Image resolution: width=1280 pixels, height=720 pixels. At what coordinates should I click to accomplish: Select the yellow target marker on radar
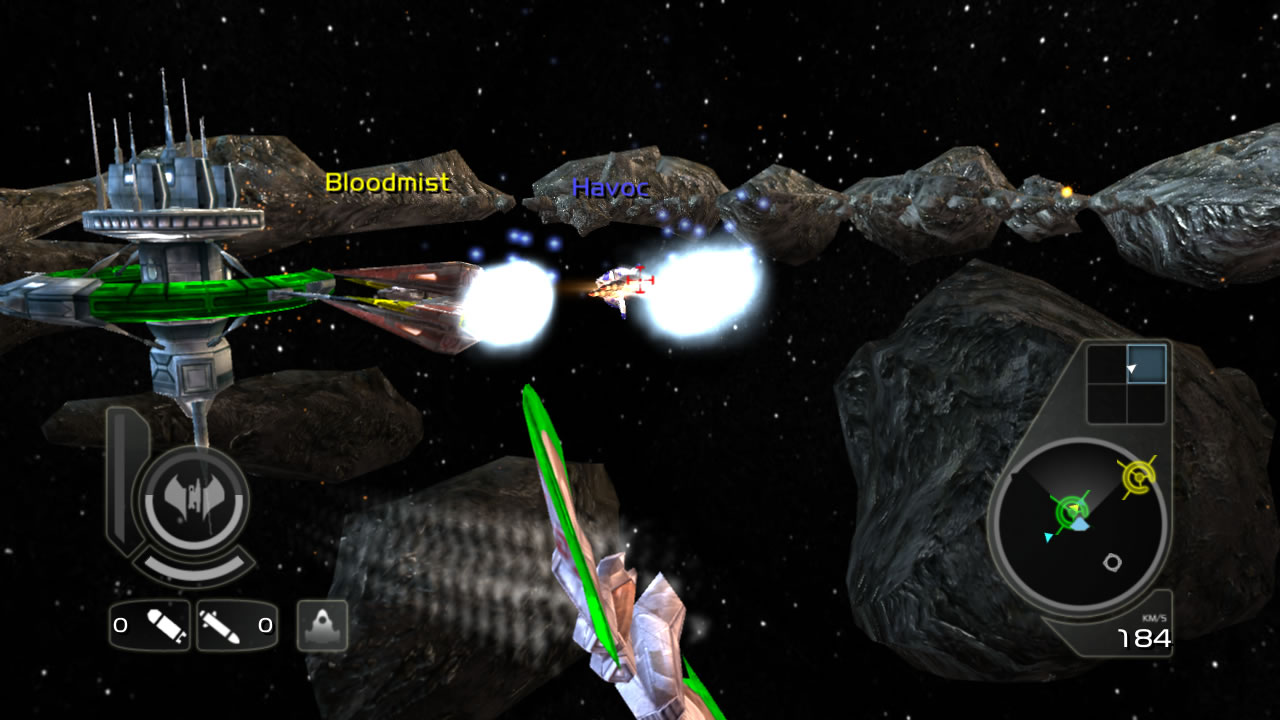1136,480
